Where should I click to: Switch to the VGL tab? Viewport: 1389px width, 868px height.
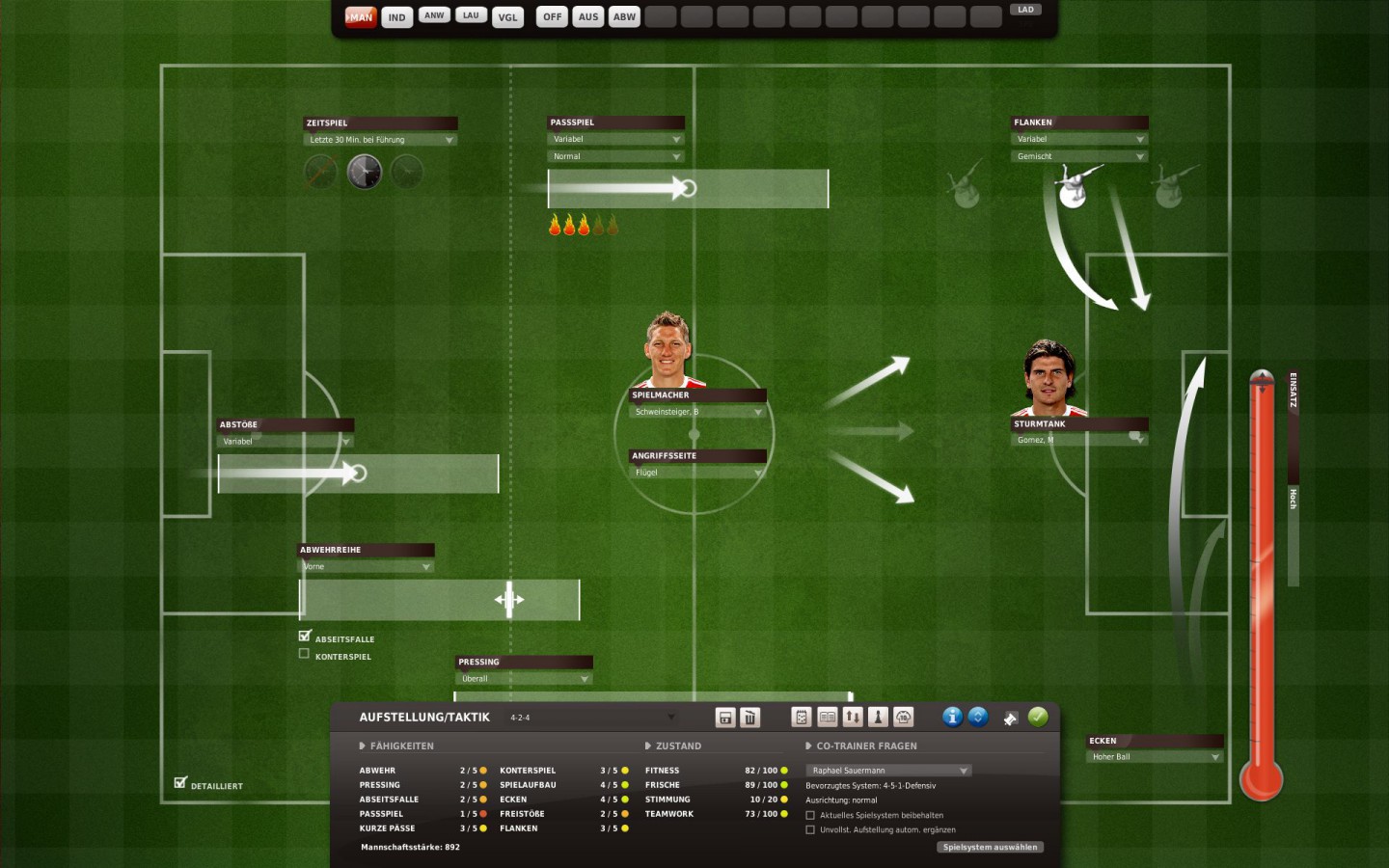[508, 16]
